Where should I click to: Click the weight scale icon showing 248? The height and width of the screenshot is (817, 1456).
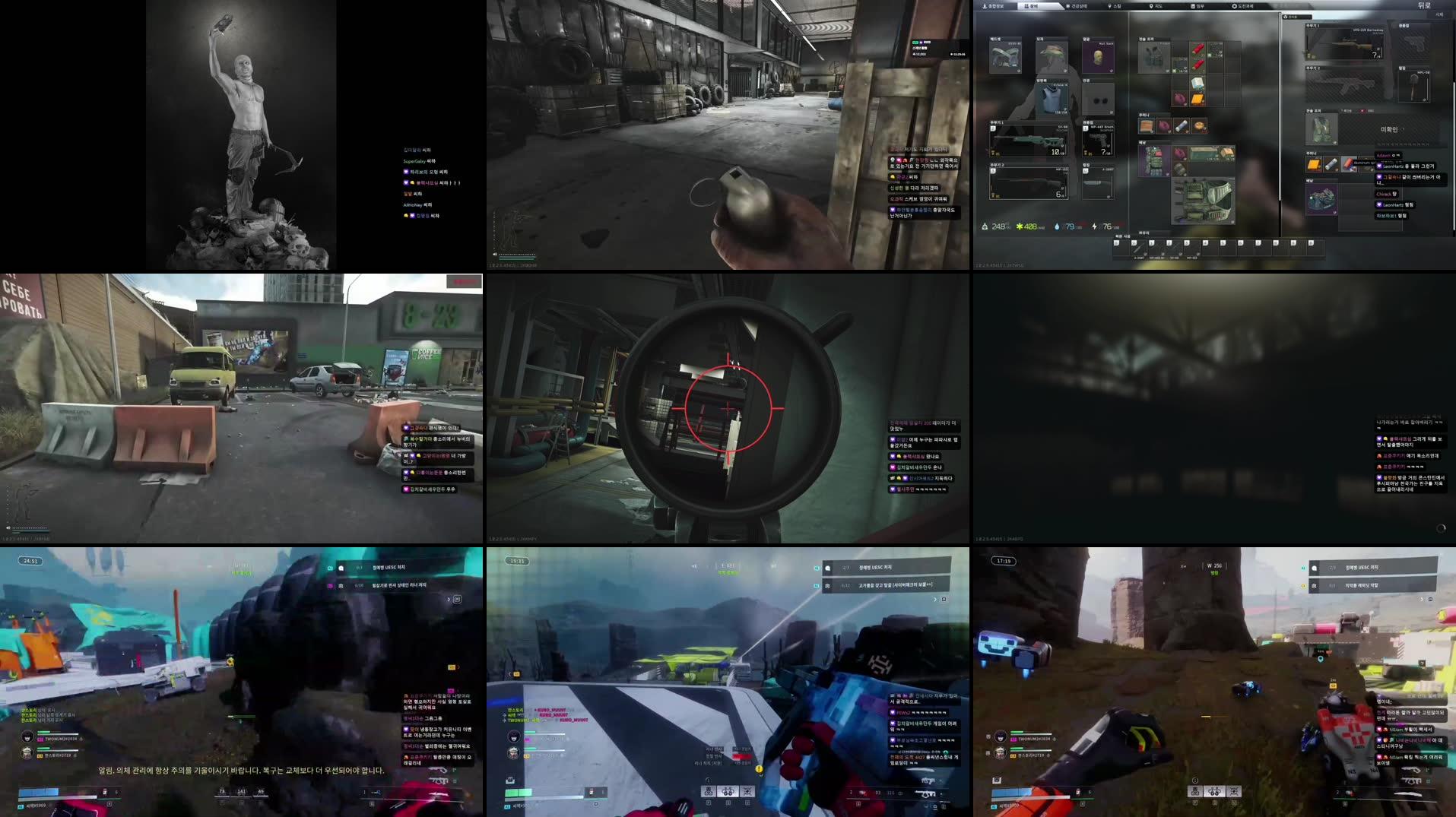985,226
